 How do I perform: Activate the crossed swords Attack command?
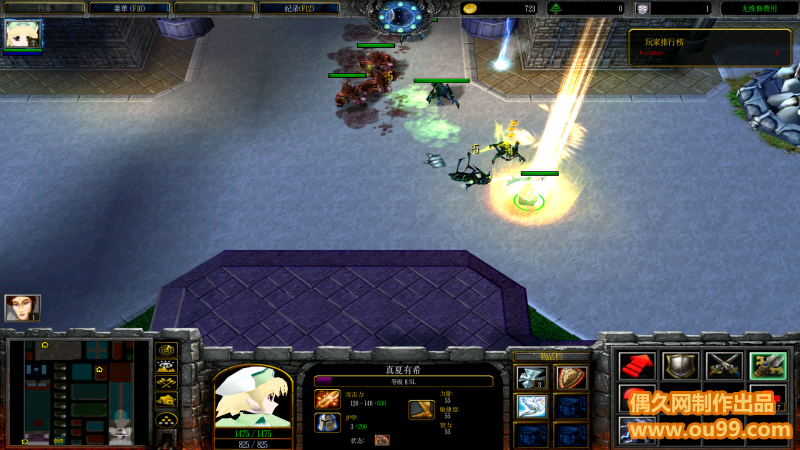coord(723,366)
